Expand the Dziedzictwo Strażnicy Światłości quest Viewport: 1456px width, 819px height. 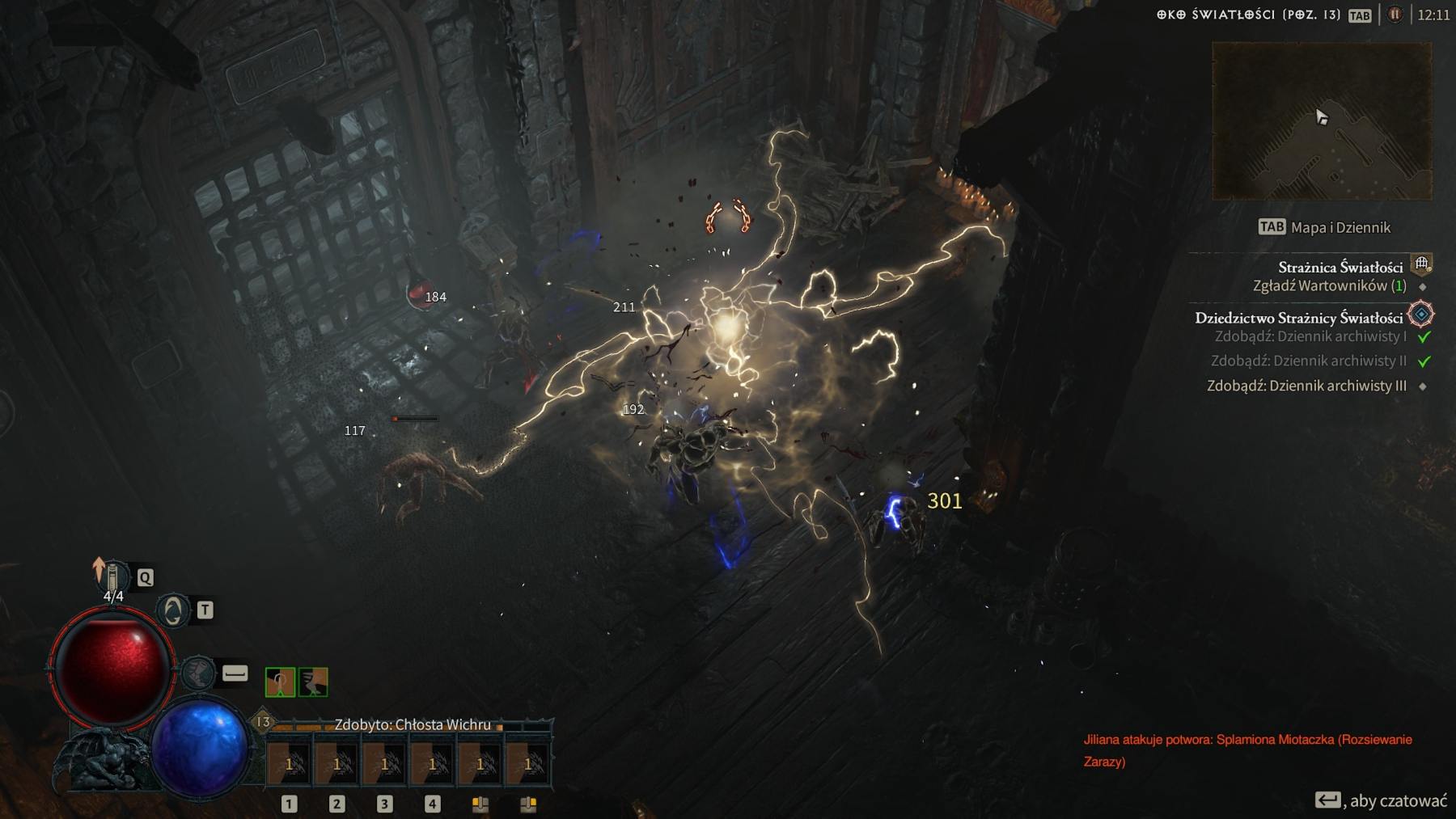1301,319
